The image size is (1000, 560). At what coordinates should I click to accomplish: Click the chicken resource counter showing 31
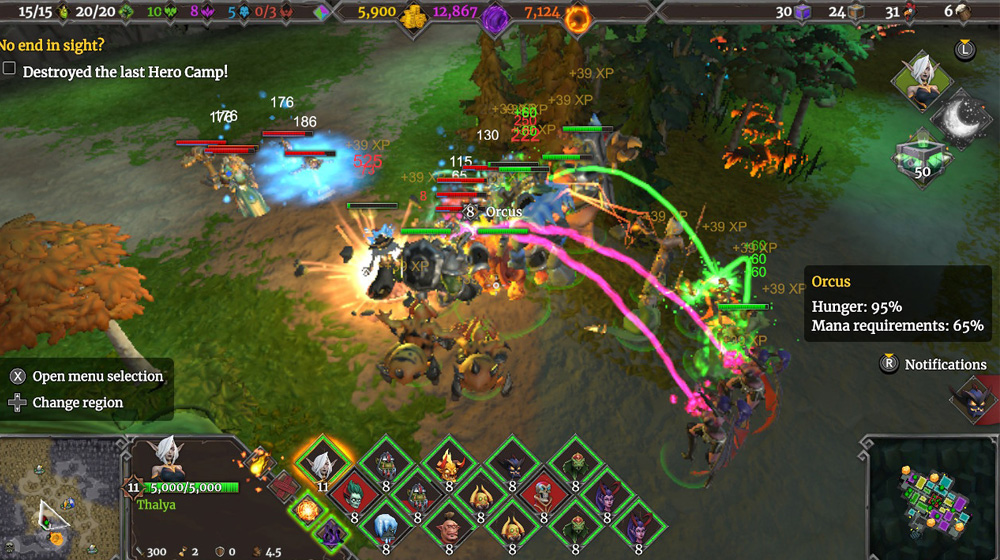[x=900, y=13]
